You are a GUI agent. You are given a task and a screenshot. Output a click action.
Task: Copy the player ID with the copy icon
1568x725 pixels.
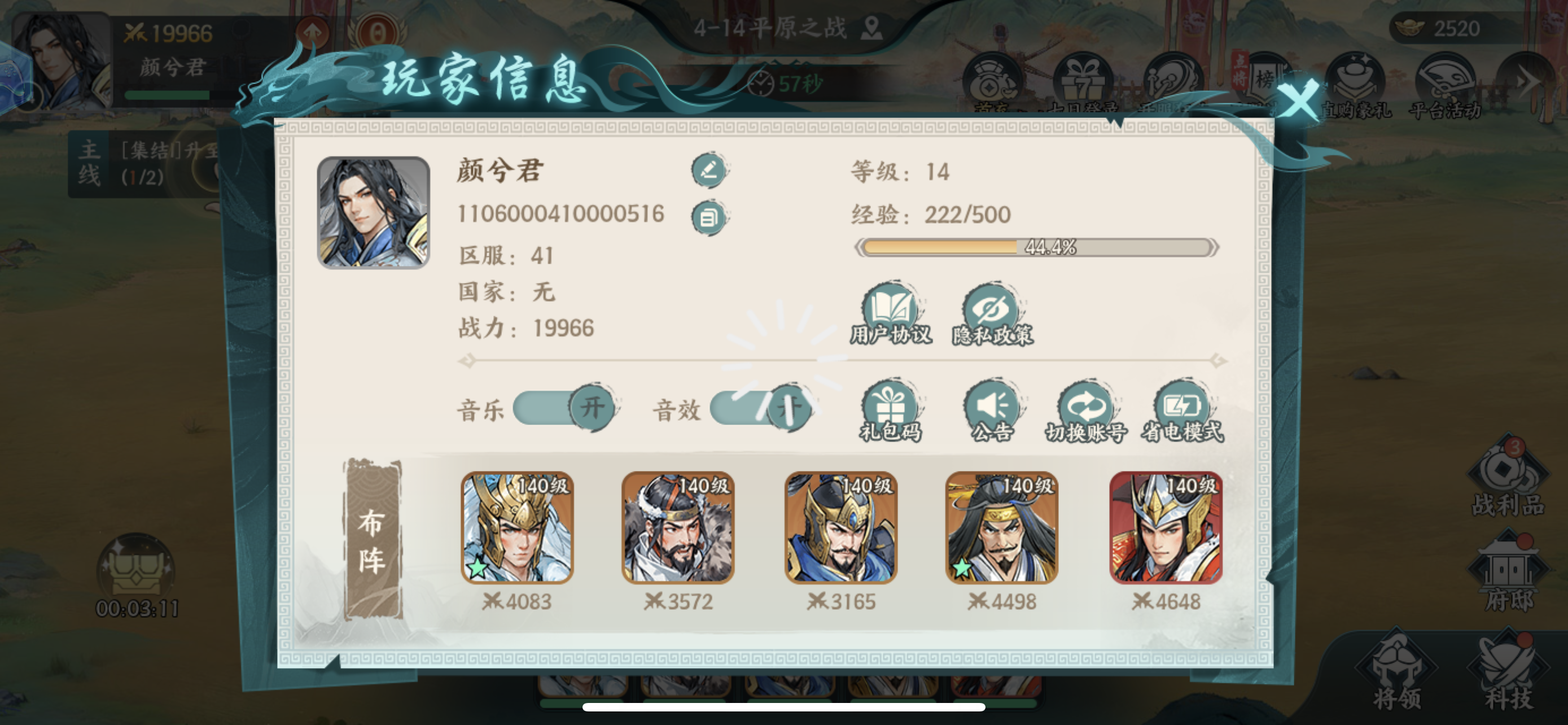708,217
